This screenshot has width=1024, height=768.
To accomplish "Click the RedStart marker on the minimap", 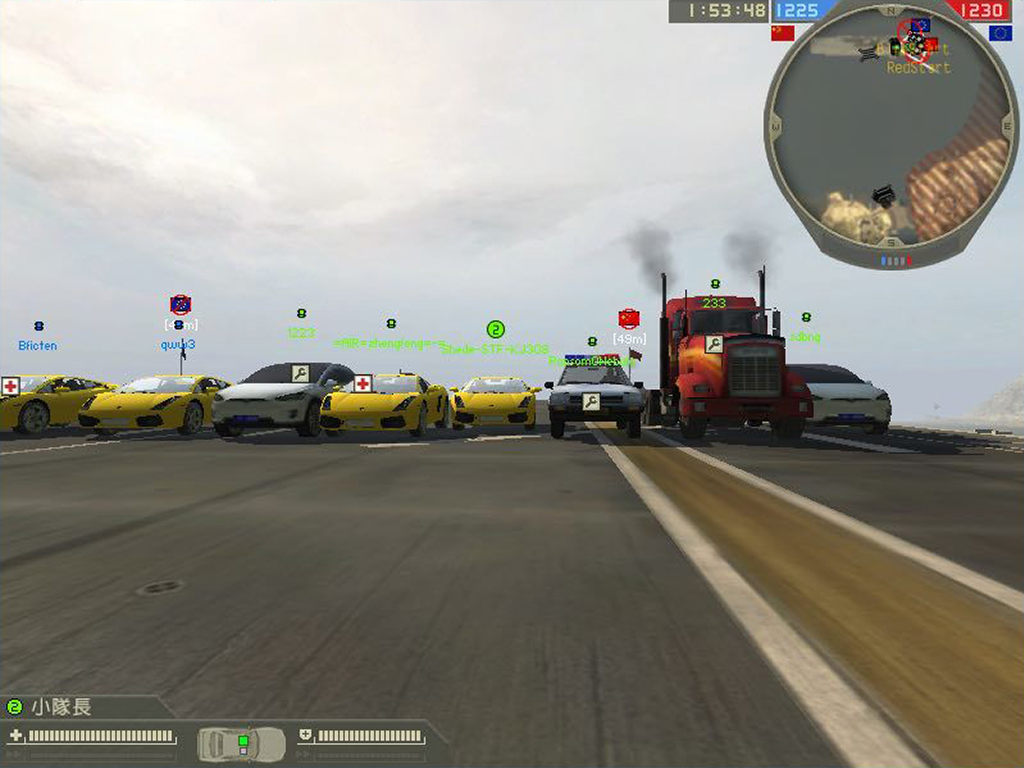I will (917, 68).
